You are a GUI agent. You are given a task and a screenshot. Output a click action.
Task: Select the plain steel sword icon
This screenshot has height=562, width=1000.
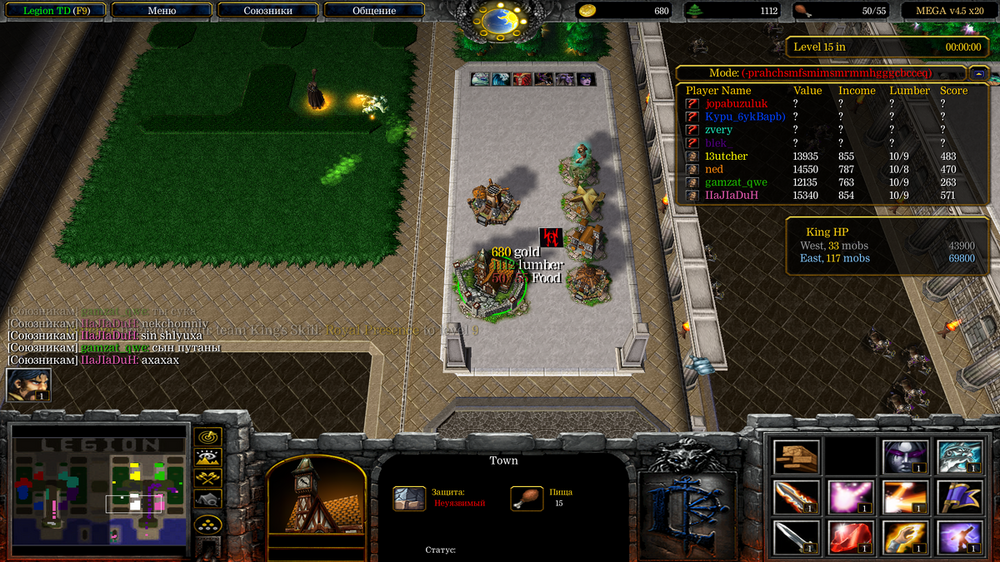[x=797, y=537]
